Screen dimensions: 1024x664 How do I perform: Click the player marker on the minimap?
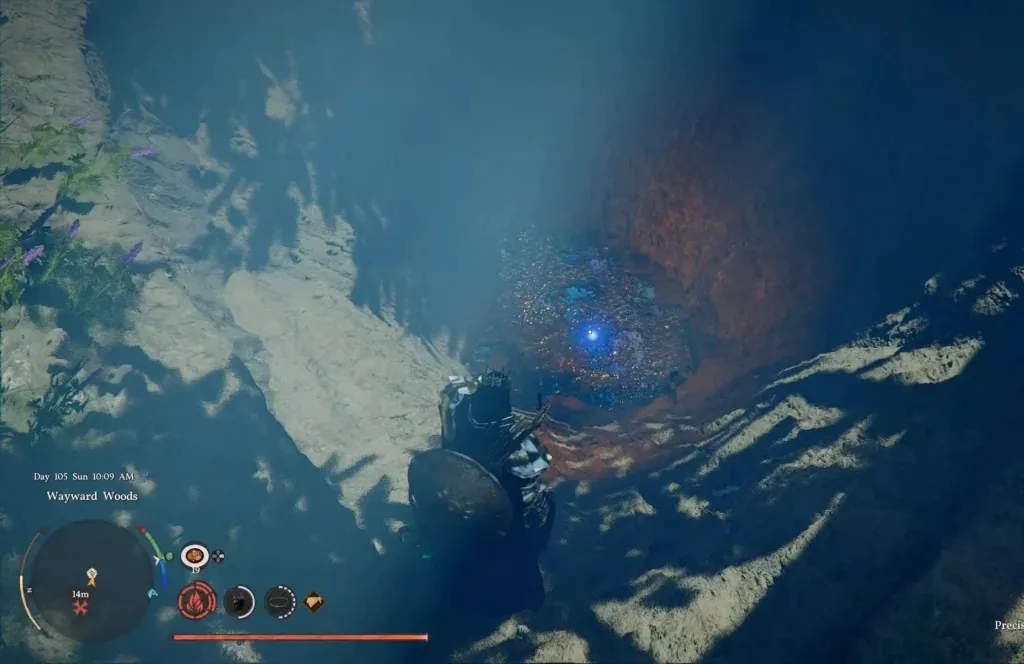coord(91,577)
